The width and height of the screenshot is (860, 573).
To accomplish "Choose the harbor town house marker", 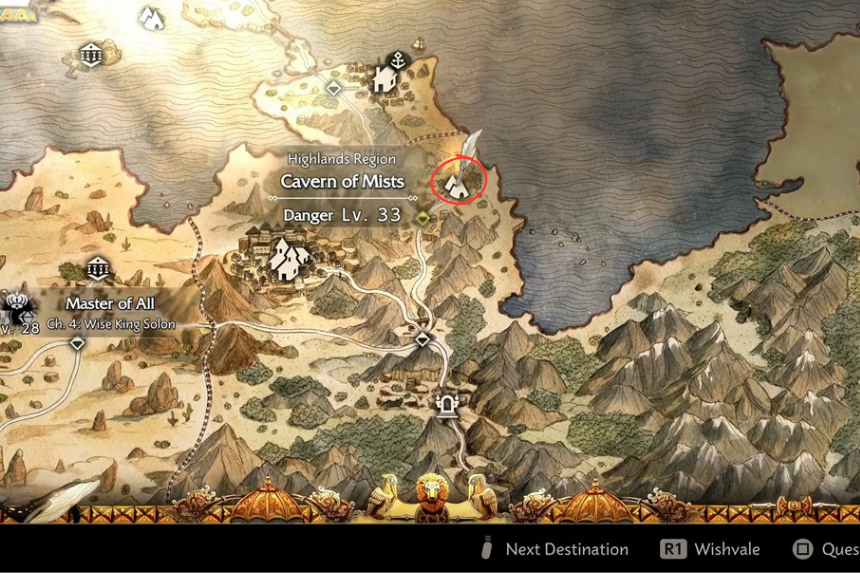I will click(x=385, y=79).
